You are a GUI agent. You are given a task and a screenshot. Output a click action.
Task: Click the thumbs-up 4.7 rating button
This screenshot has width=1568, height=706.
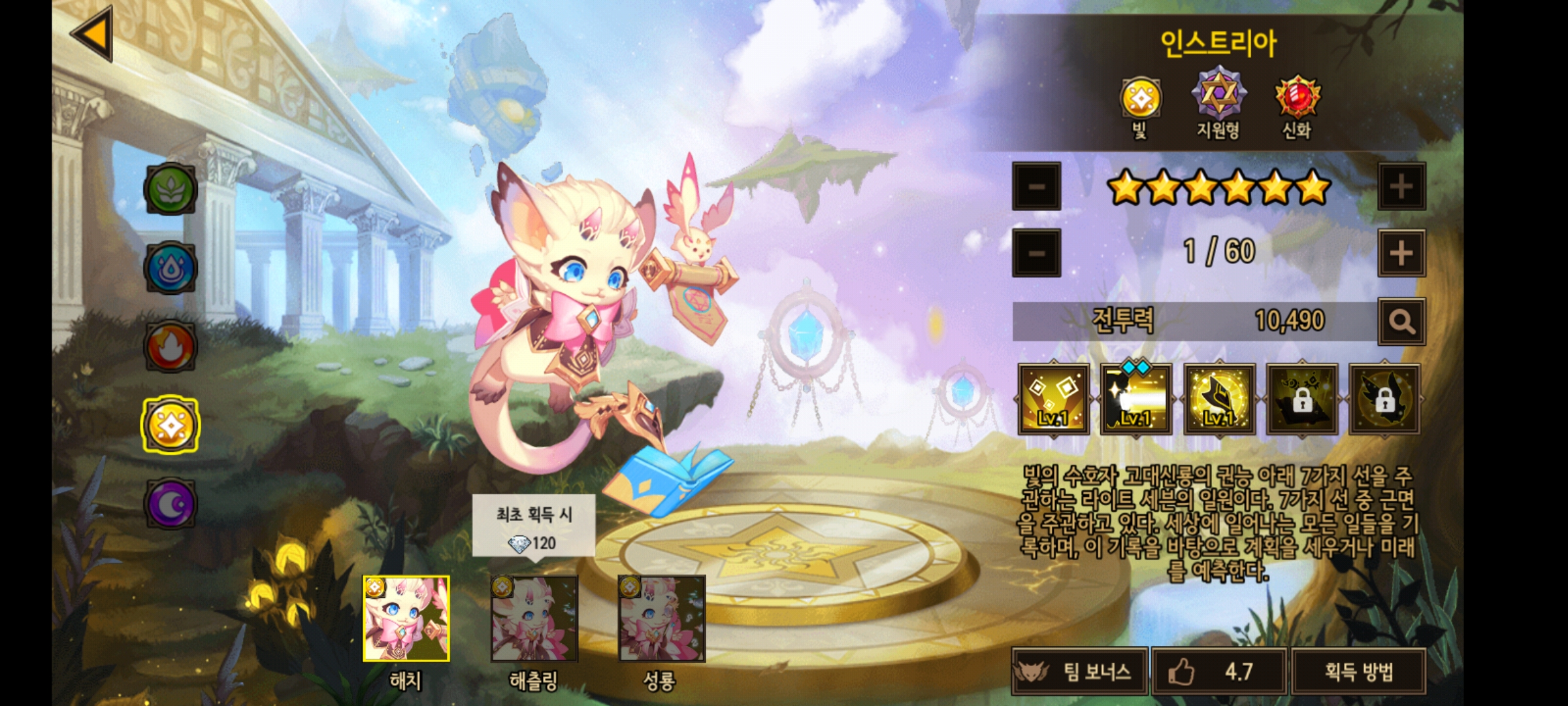(x=1219, y=671)
